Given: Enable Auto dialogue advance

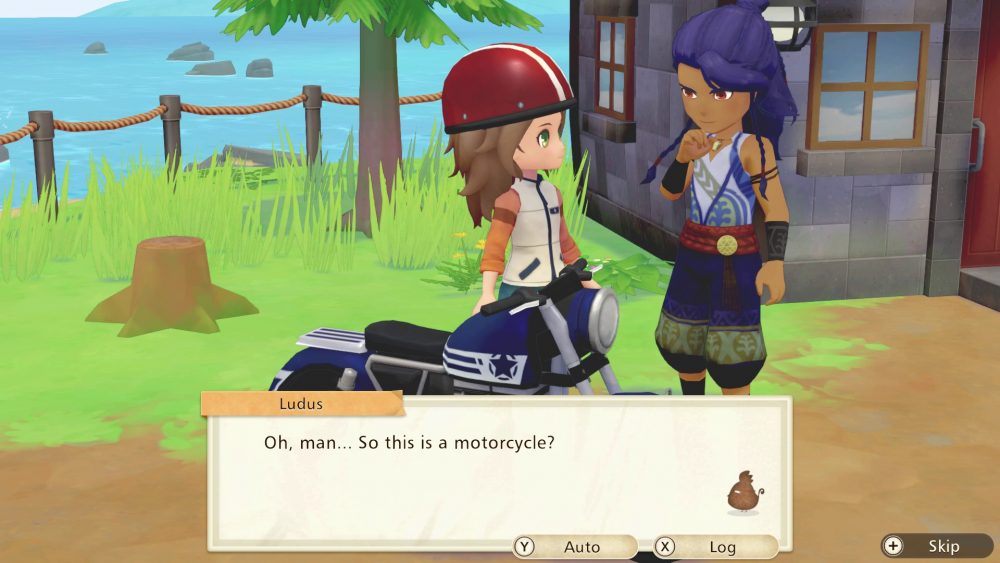Looking at the screenshot, I should click(574, 547).
